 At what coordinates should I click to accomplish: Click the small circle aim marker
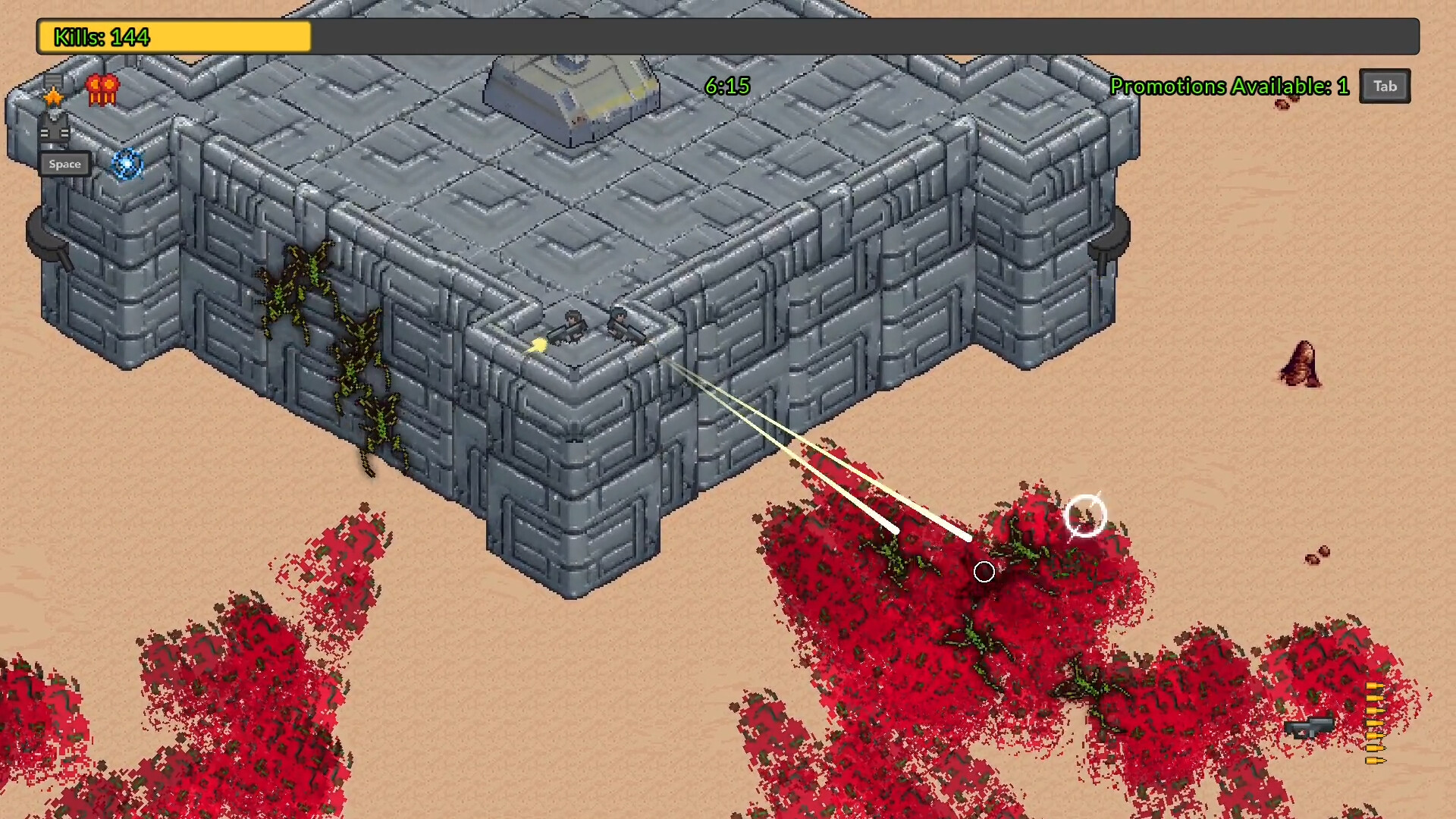984,572
